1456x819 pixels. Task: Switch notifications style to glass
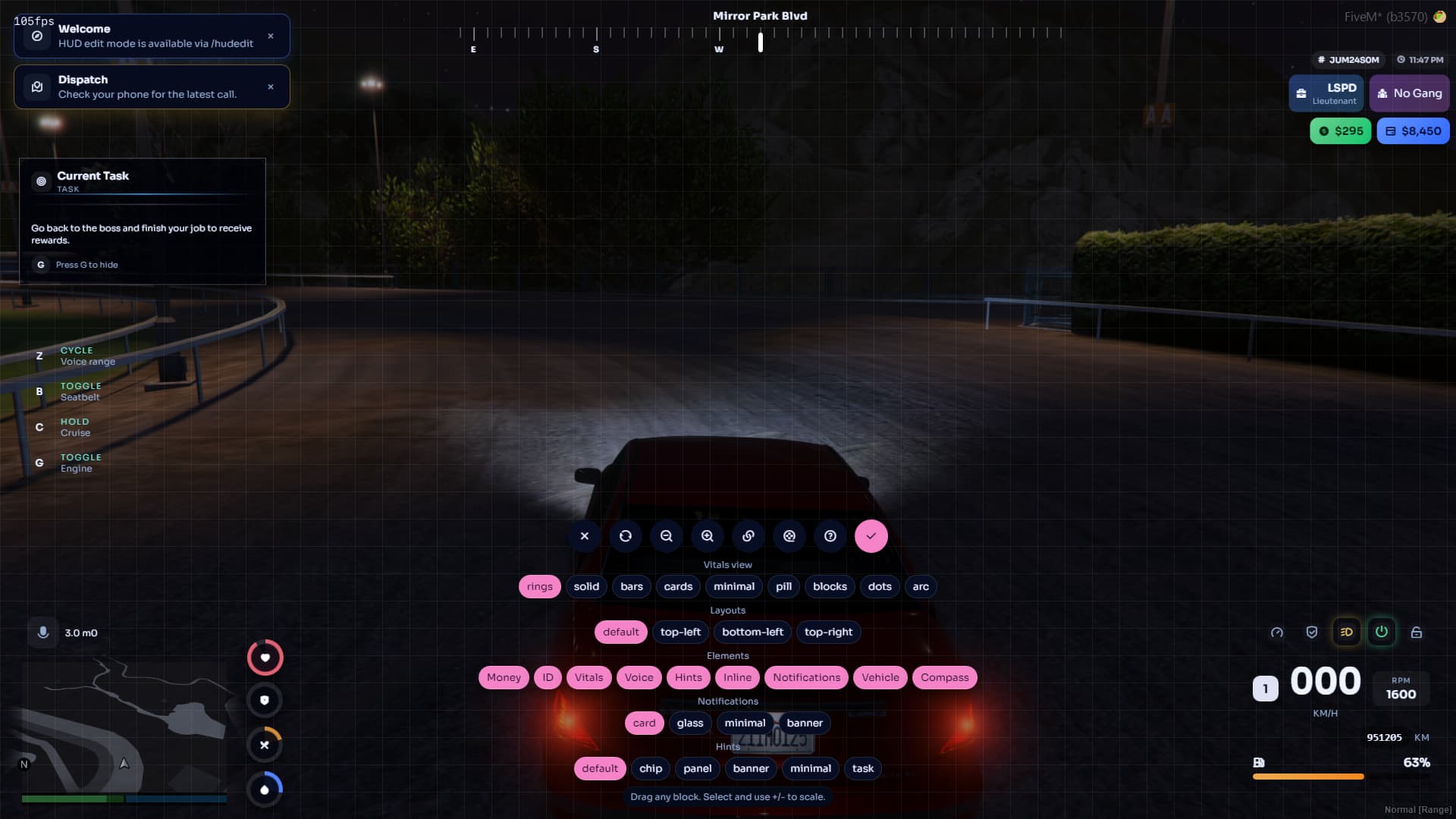tap(690, 723)
